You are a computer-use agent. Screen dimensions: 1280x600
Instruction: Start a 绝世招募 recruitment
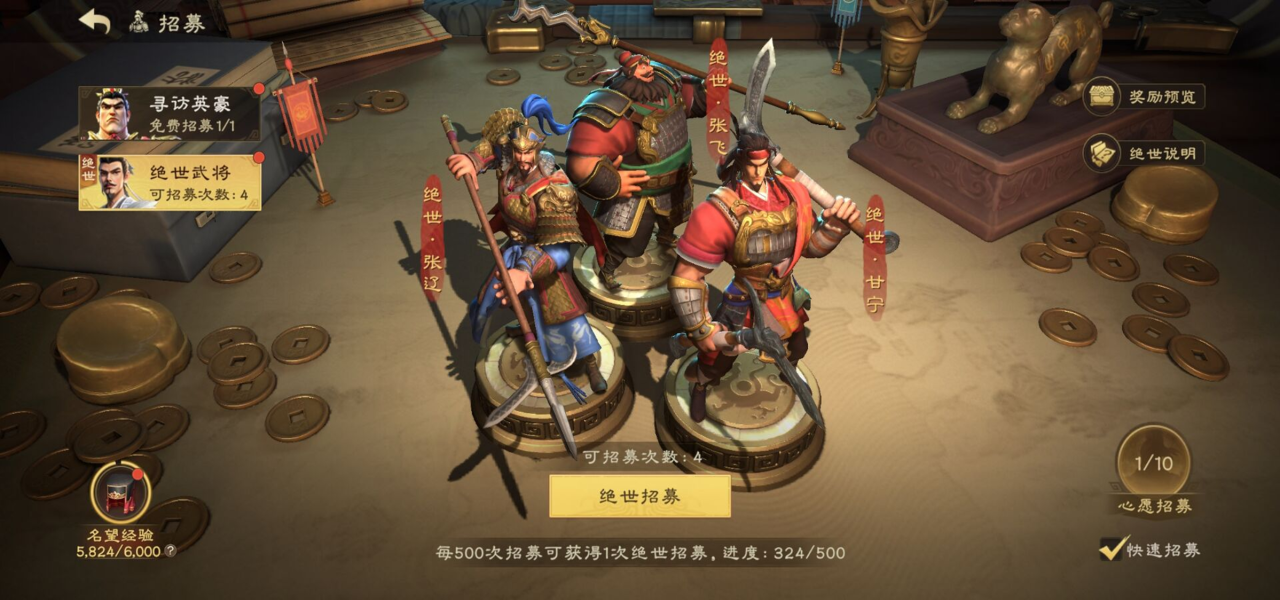tap(640, 496)
